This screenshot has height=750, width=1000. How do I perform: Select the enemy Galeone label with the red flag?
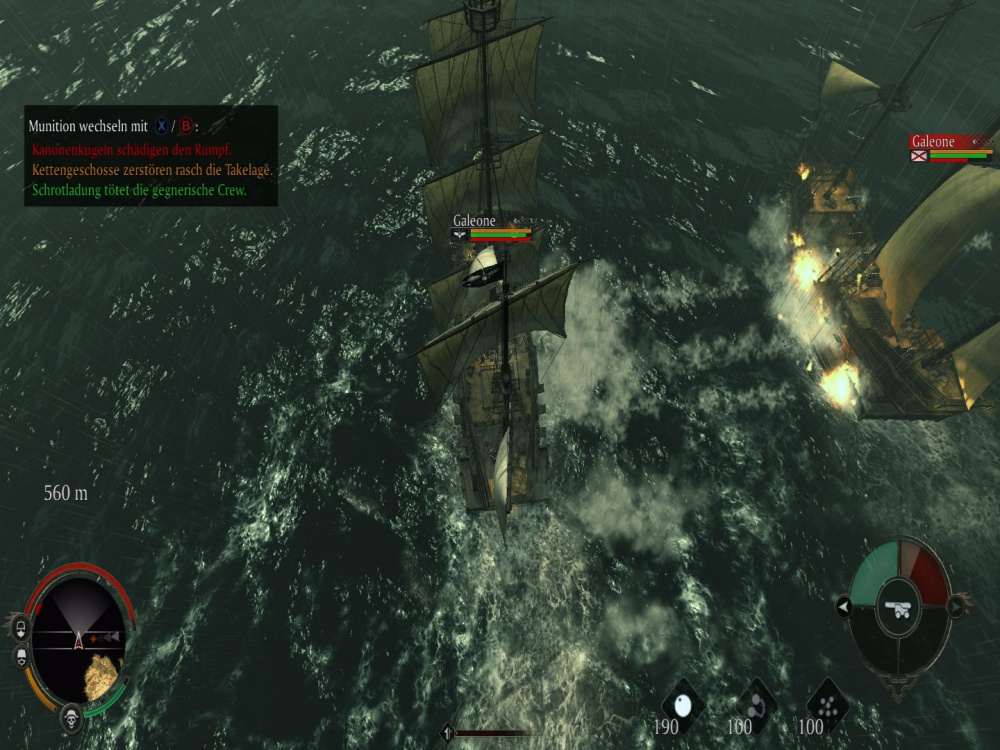click(932, 142)
